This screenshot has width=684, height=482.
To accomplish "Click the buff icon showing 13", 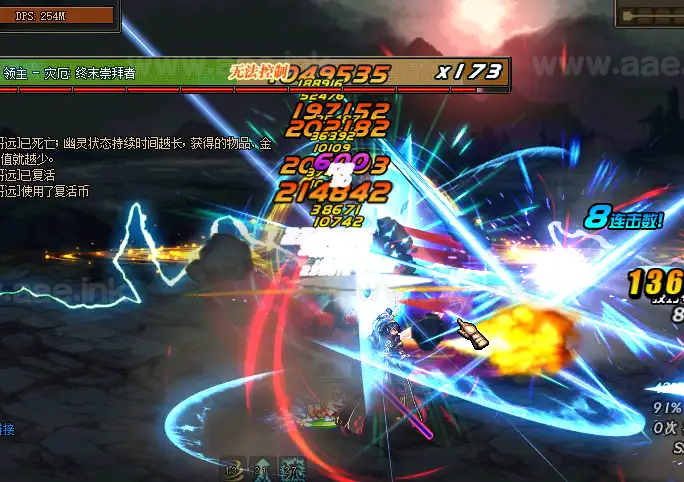I will [x=234, y=469].
